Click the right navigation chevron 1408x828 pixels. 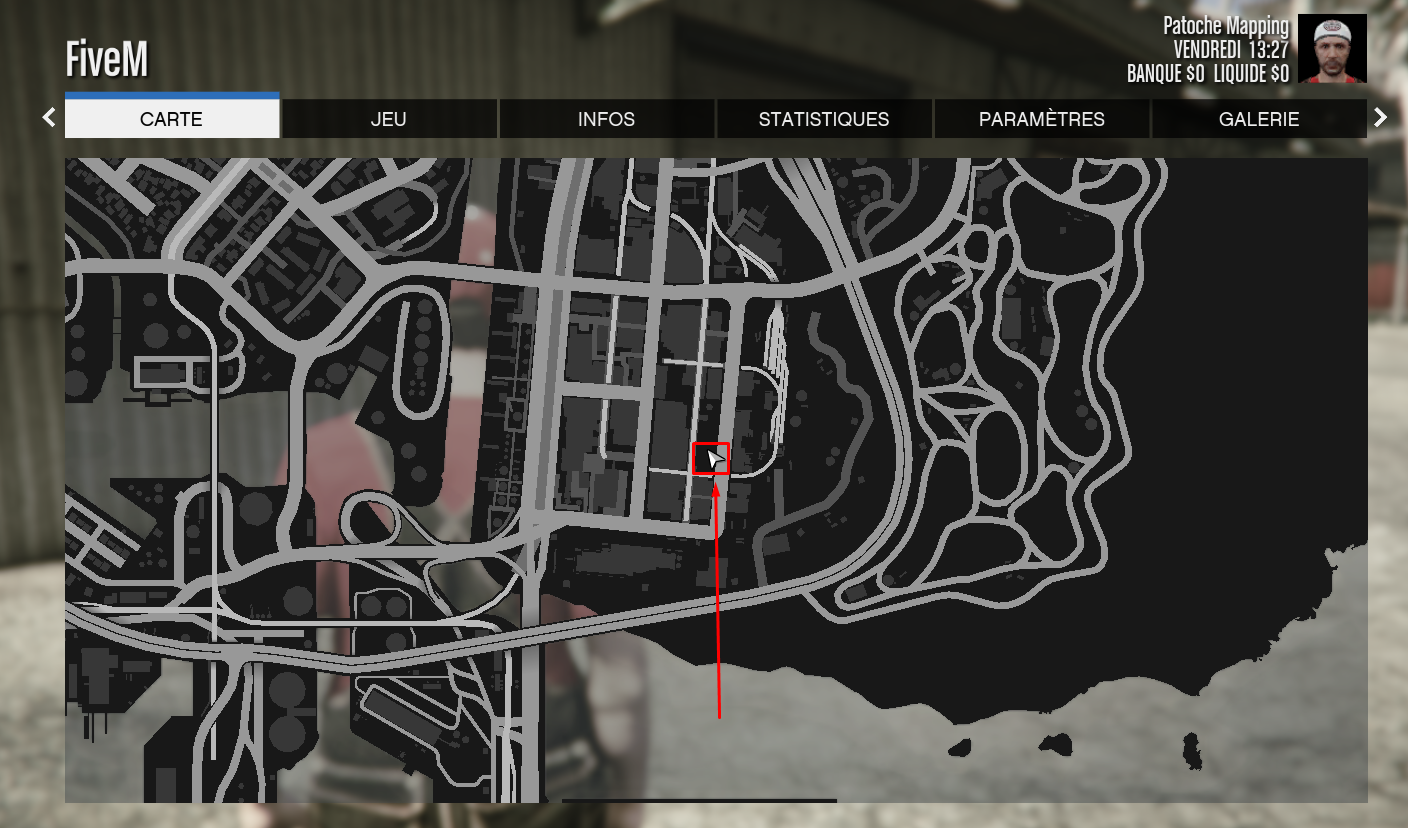pyautogui.click(x=1381, y=117)
